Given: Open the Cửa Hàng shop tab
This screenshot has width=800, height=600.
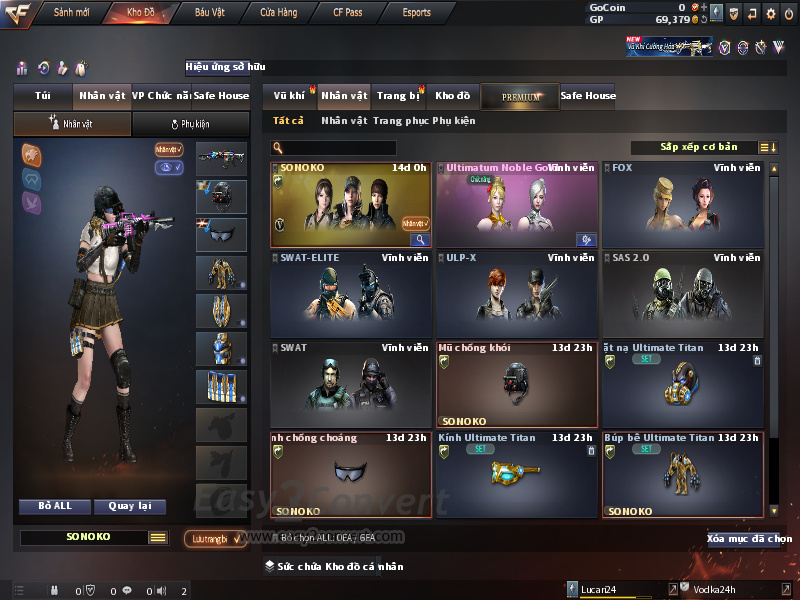Looking at the screenshot, I should (278, 13).
